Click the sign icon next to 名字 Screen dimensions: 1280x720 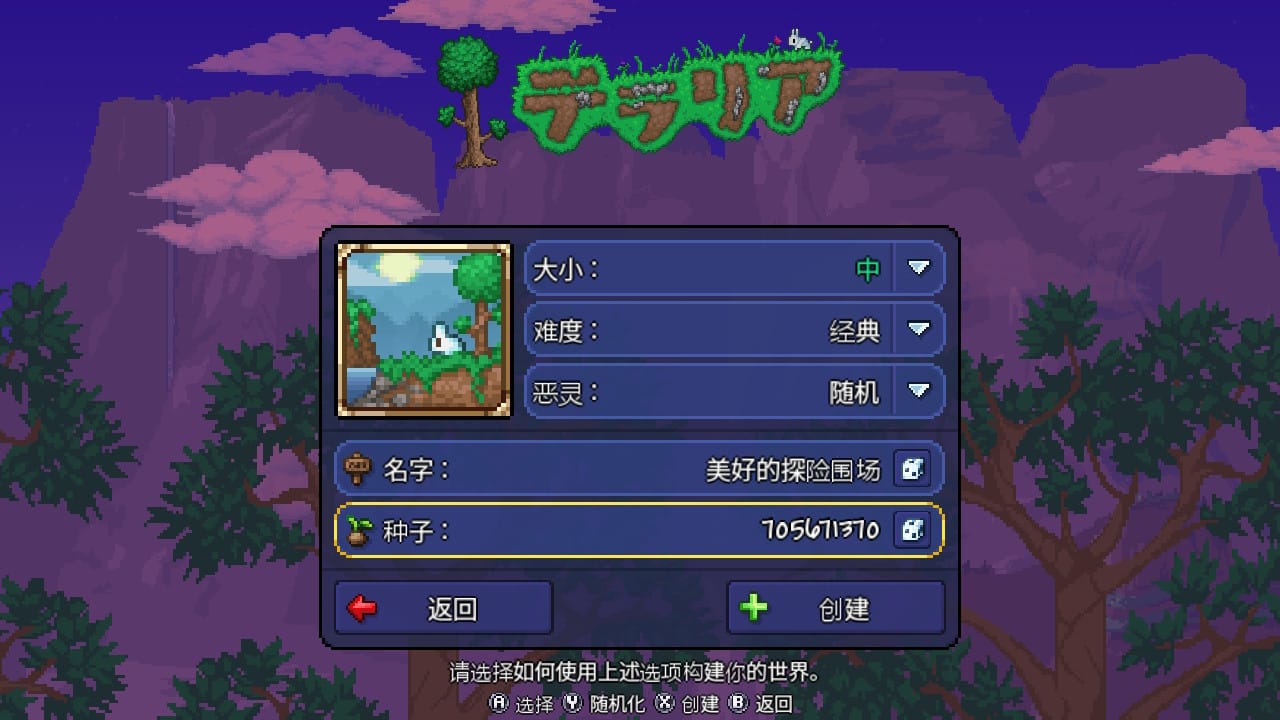(360, 467)
